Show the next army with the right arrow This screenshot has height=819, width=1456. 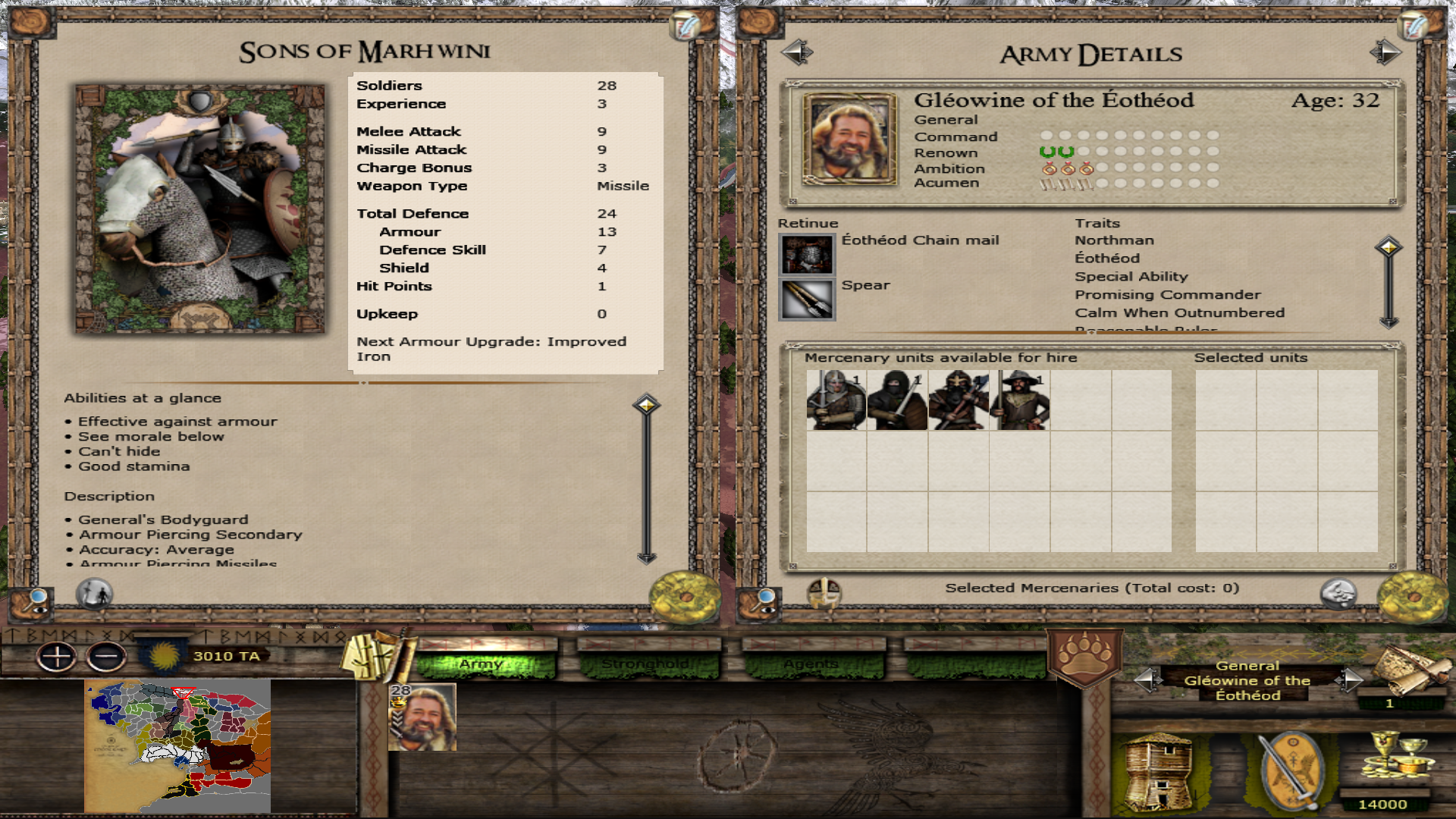(1385, 52)
